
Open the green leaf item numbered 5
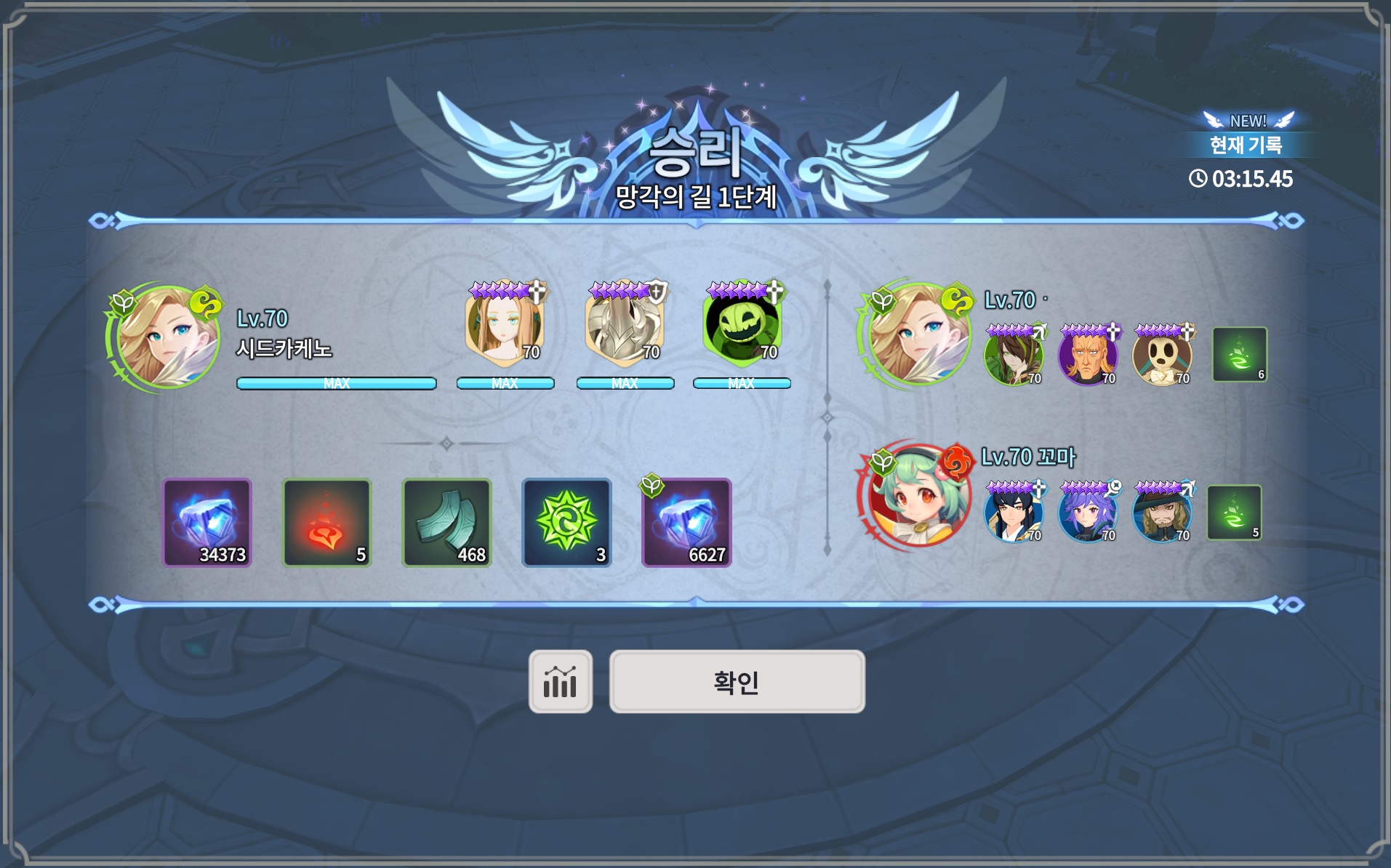click(x=1234, y=513)
